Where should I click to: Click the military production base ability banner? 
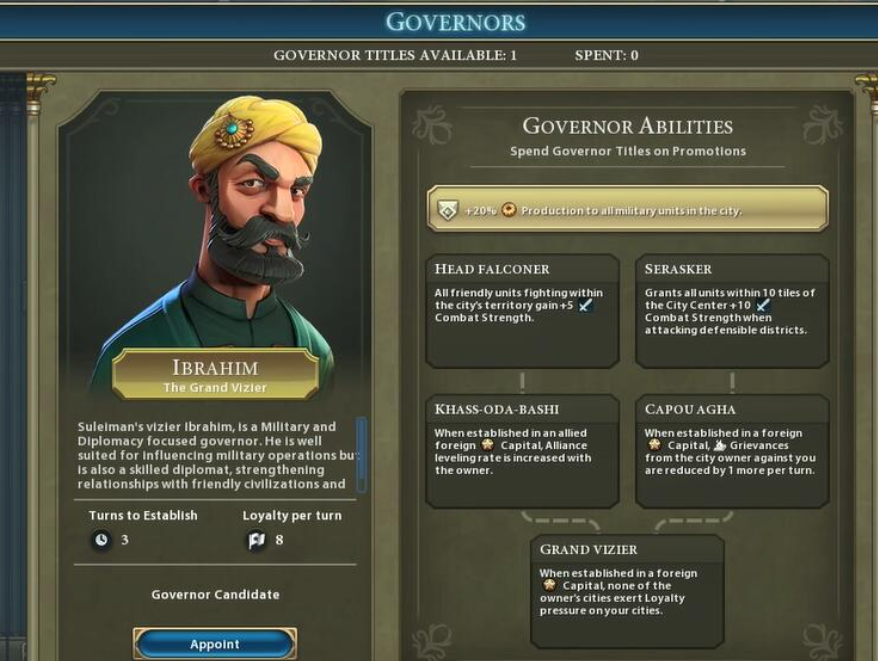(x=627, y=210)
